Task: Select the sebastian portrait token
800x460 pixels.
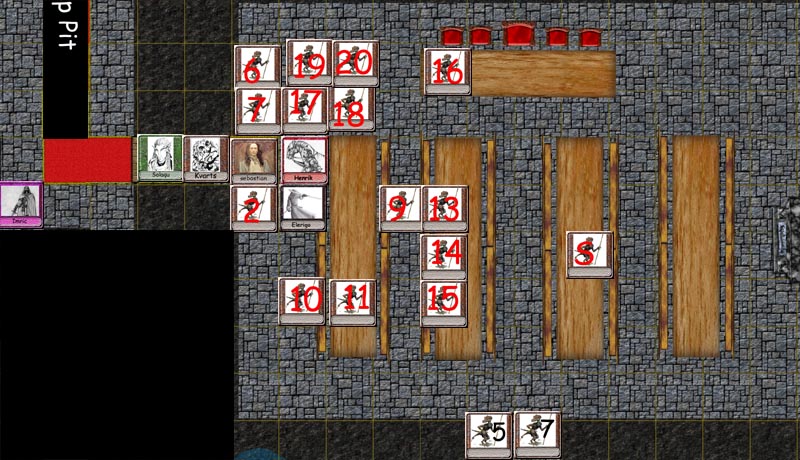Action: point(254,159)
